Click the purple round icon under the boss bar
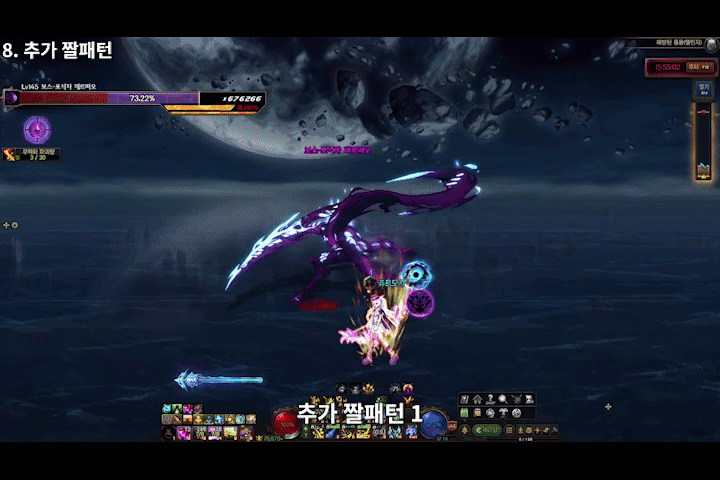The image size is (720, 480). point(37,128)
